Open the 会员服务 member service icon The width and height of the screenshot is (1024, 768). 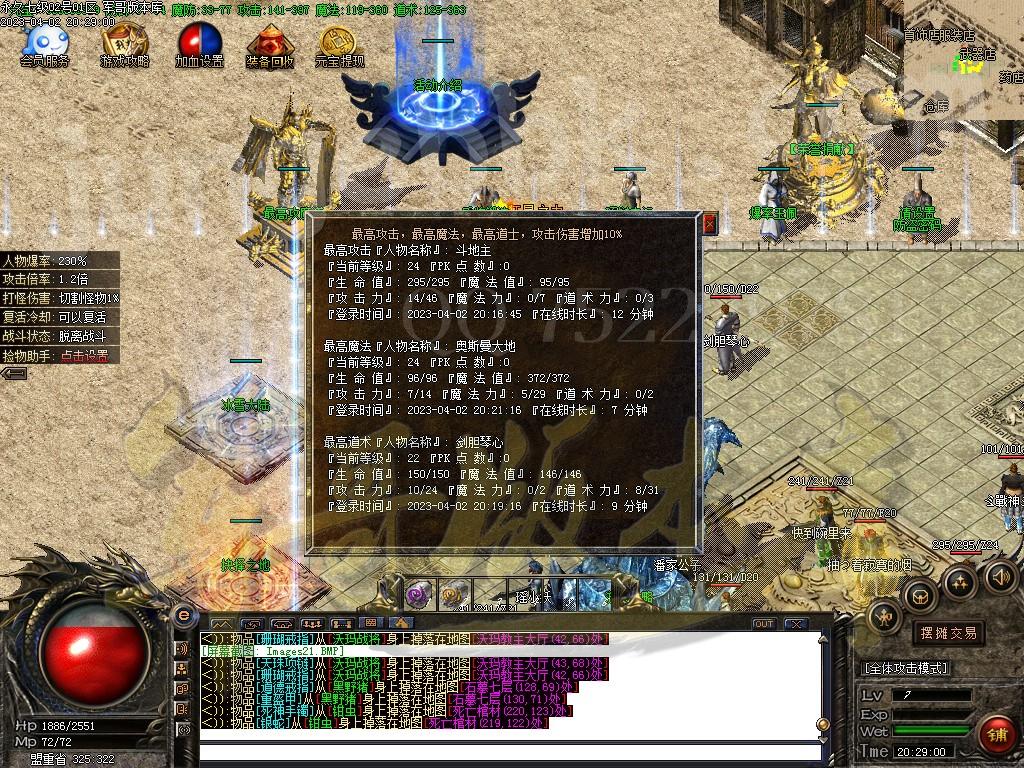45,44
